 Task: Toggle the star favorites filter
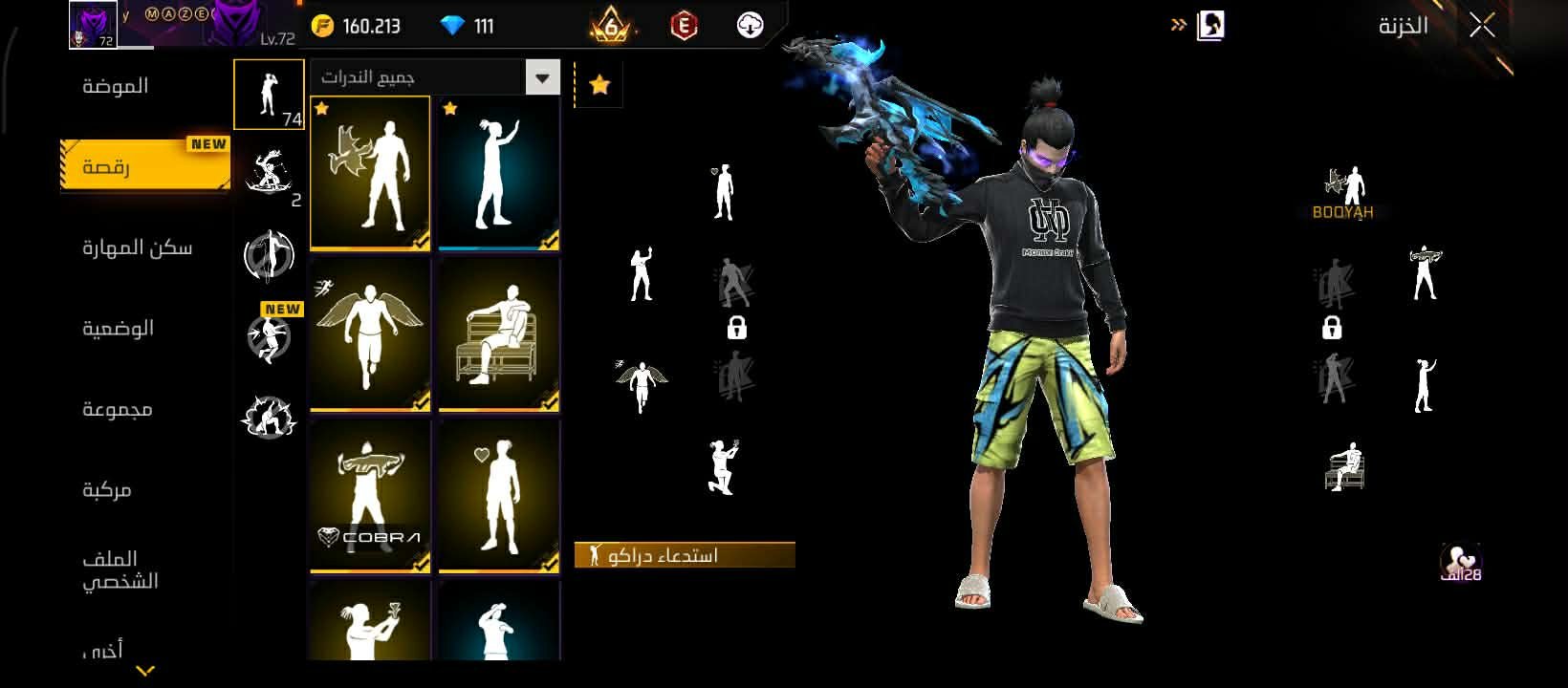pyautogui.click(x=599, y=85)
